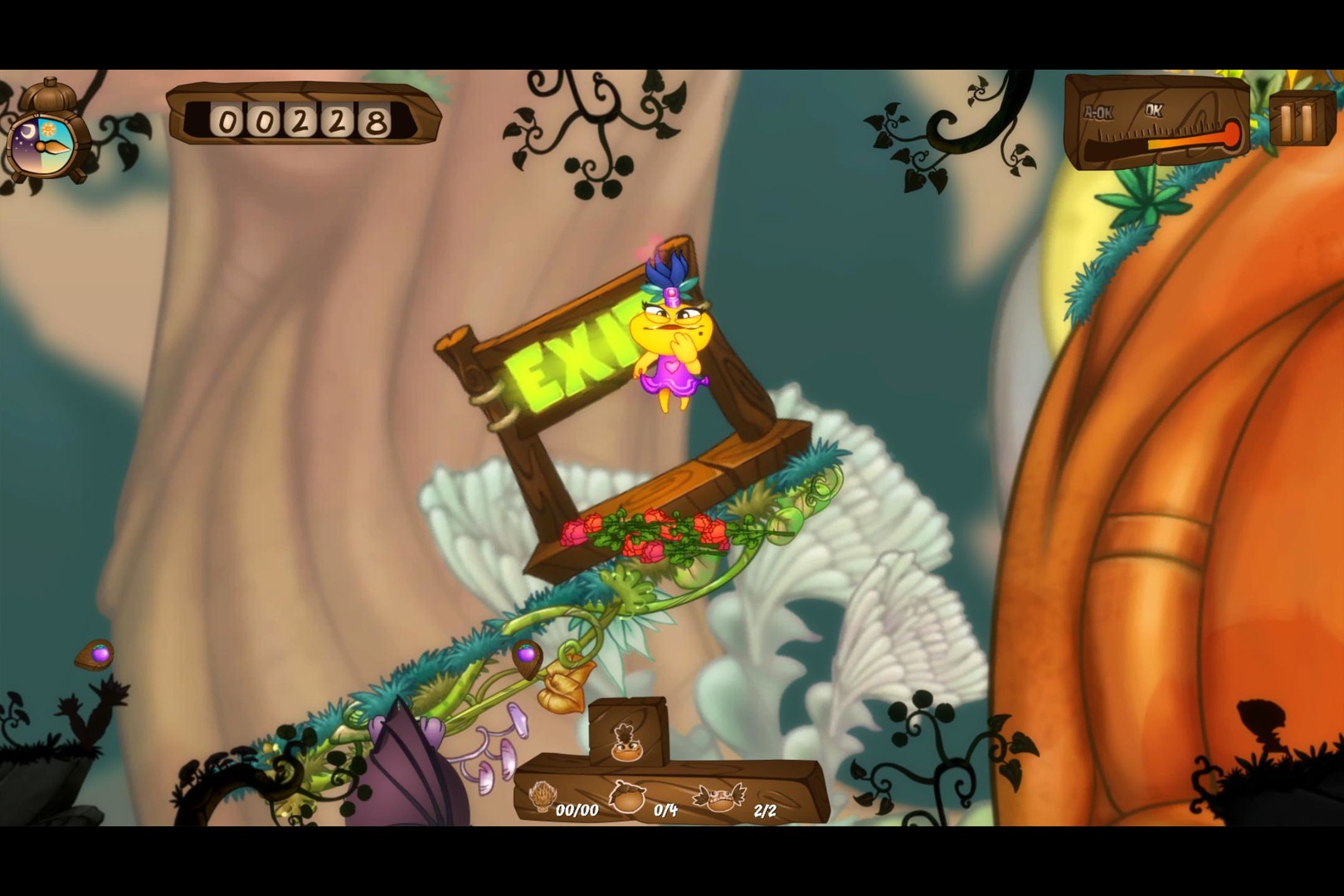Select the purple gem orb on the left ledge

click(x=99, y=655)
